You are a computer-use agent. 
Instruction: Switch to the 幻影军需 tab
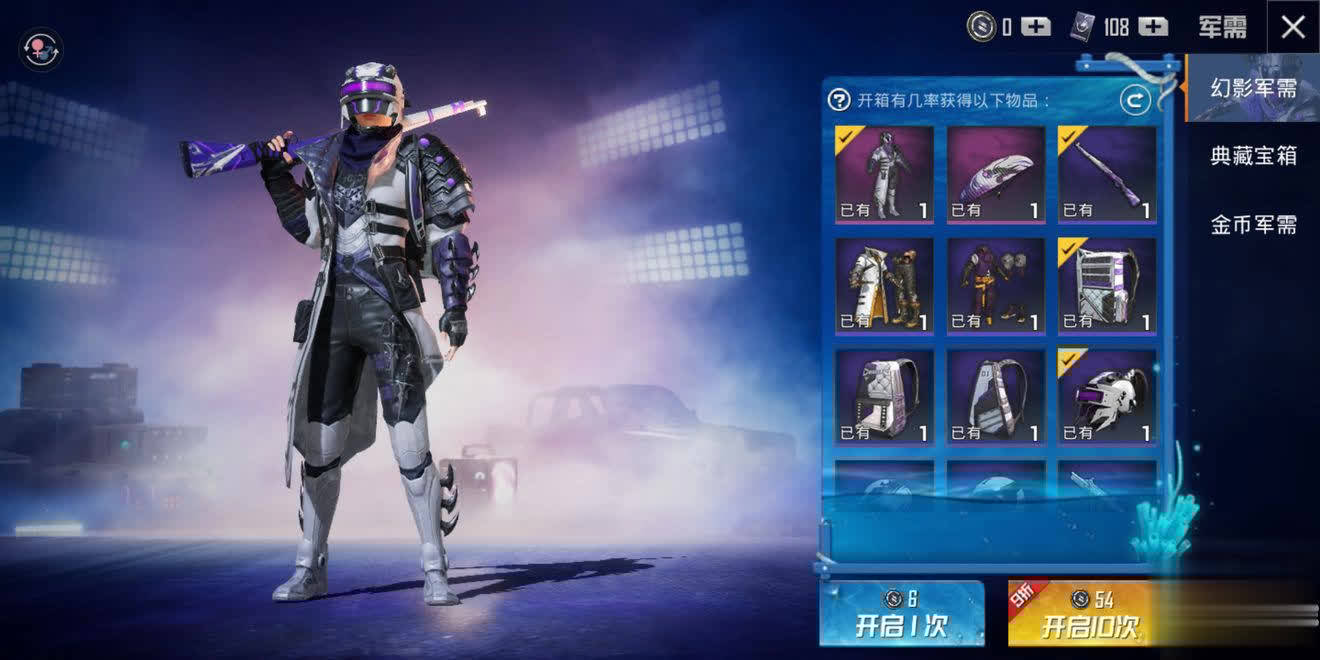[1253, 88]
